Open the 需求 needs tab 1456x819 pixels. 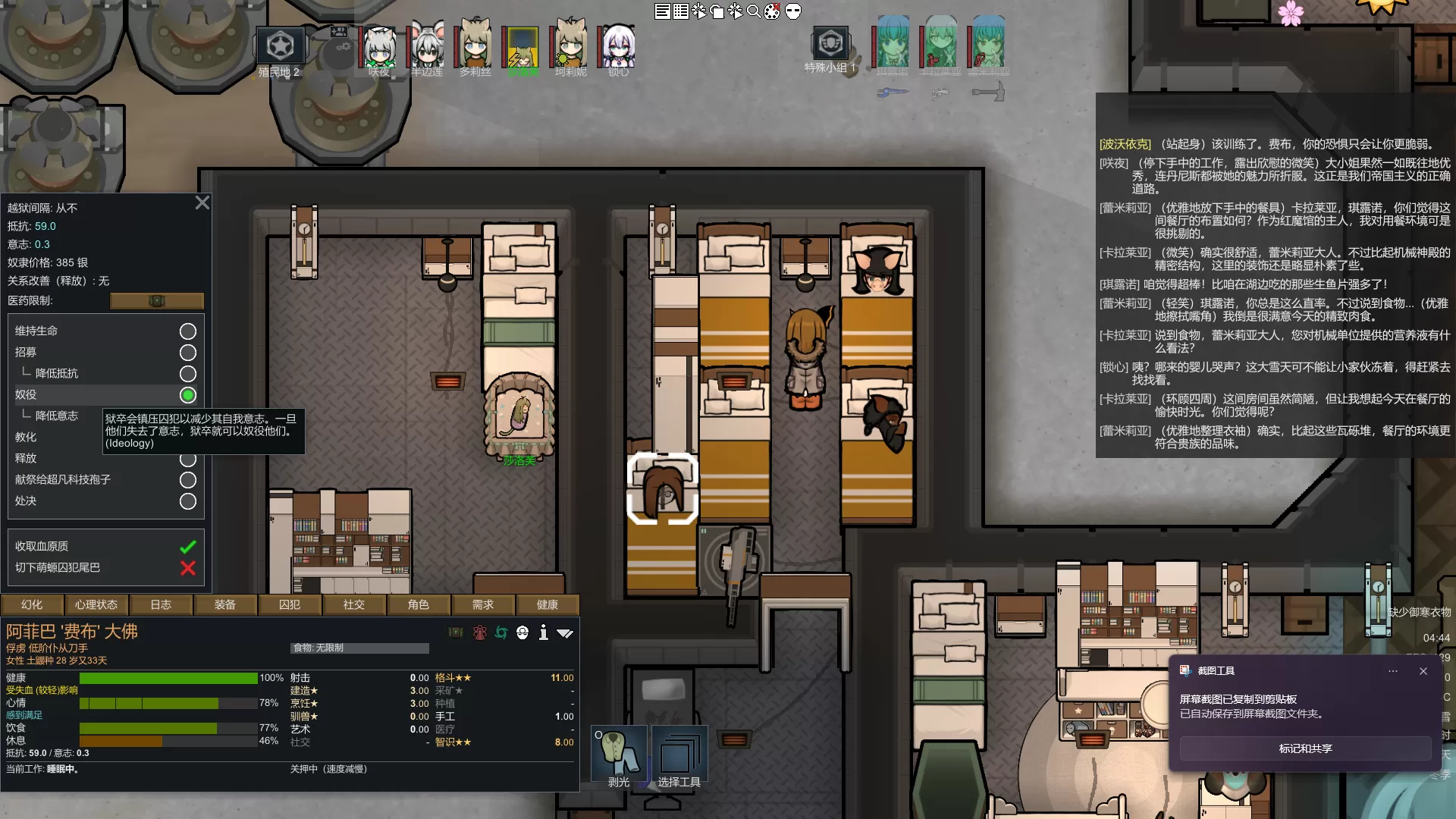tap(482, 604)
